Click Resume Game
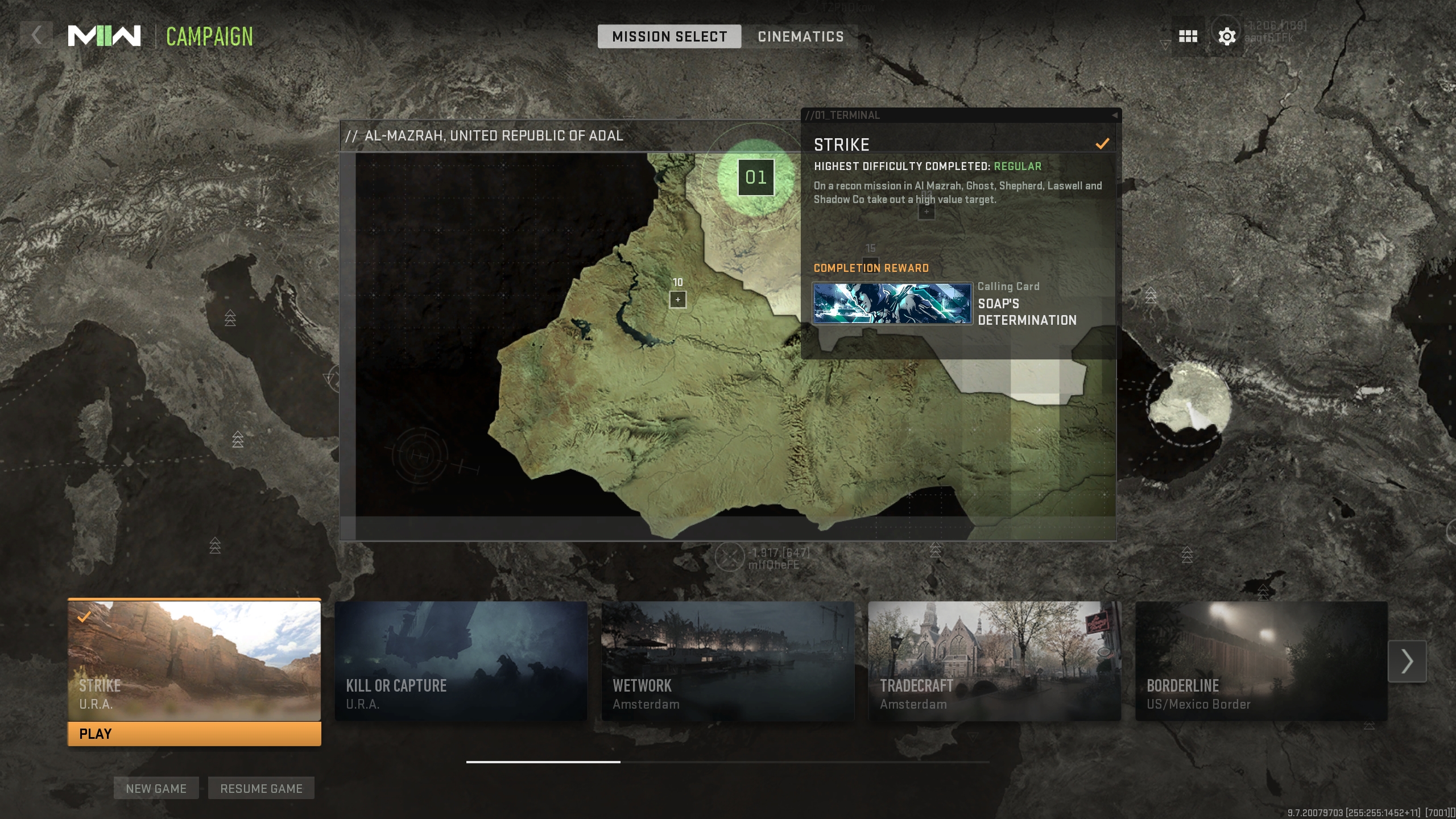The height and width of the screenshot is (819, 1456). pyautogui.click(x=261, y=788)
